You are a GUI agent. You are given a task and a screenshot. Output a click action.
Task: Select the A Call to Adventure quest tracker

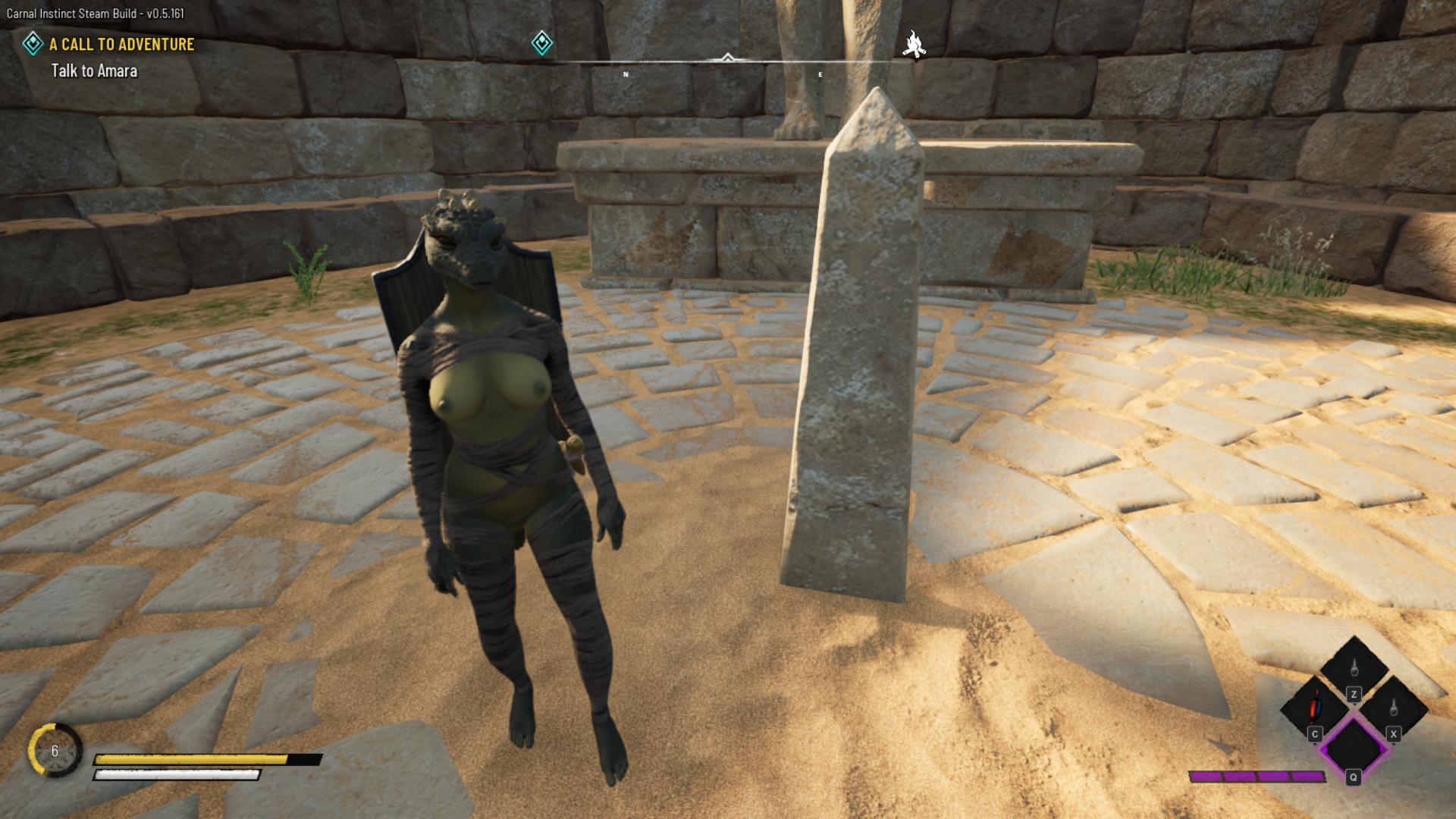[x=121, y=45]
